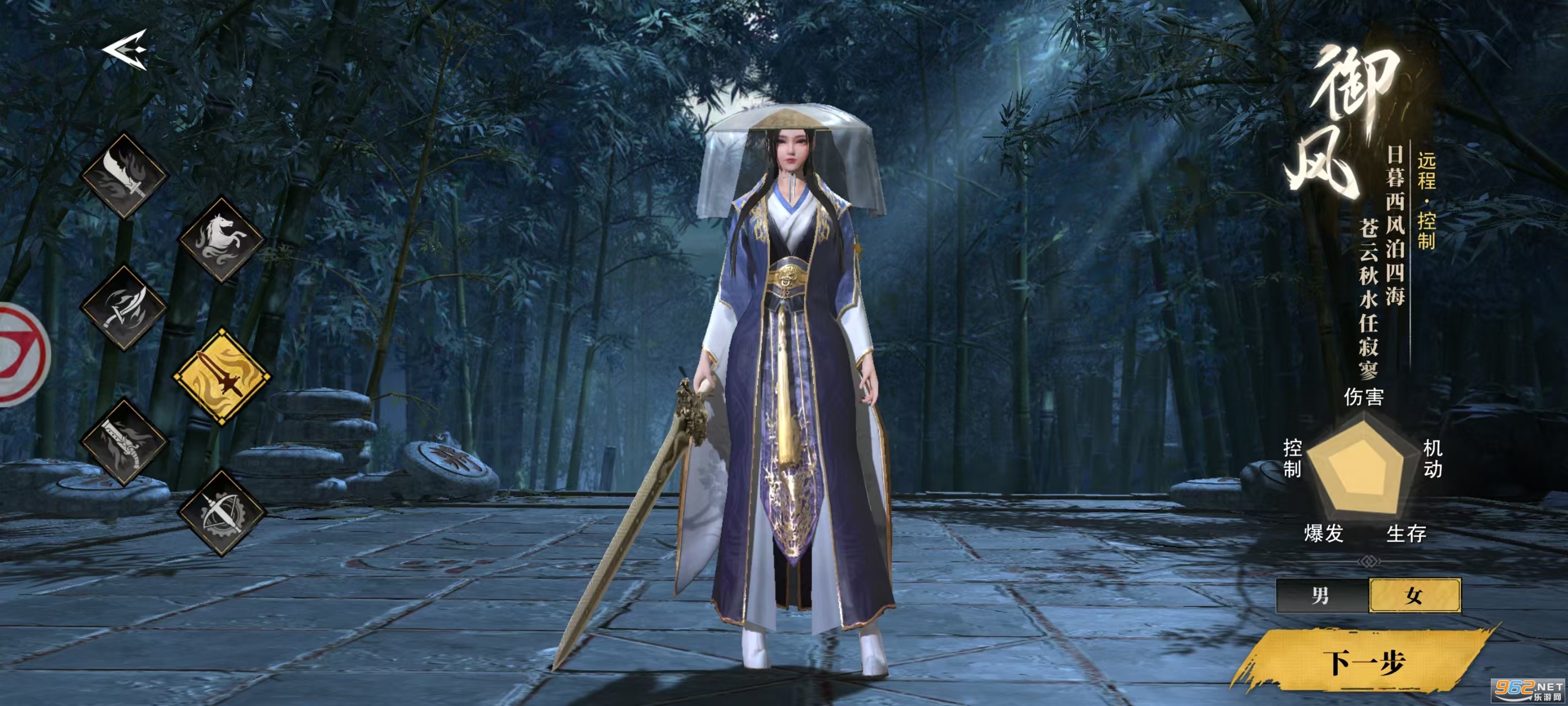Pick the twin daggers class icon
Viewport: 1568px width, 706px height.
[124, 309]
